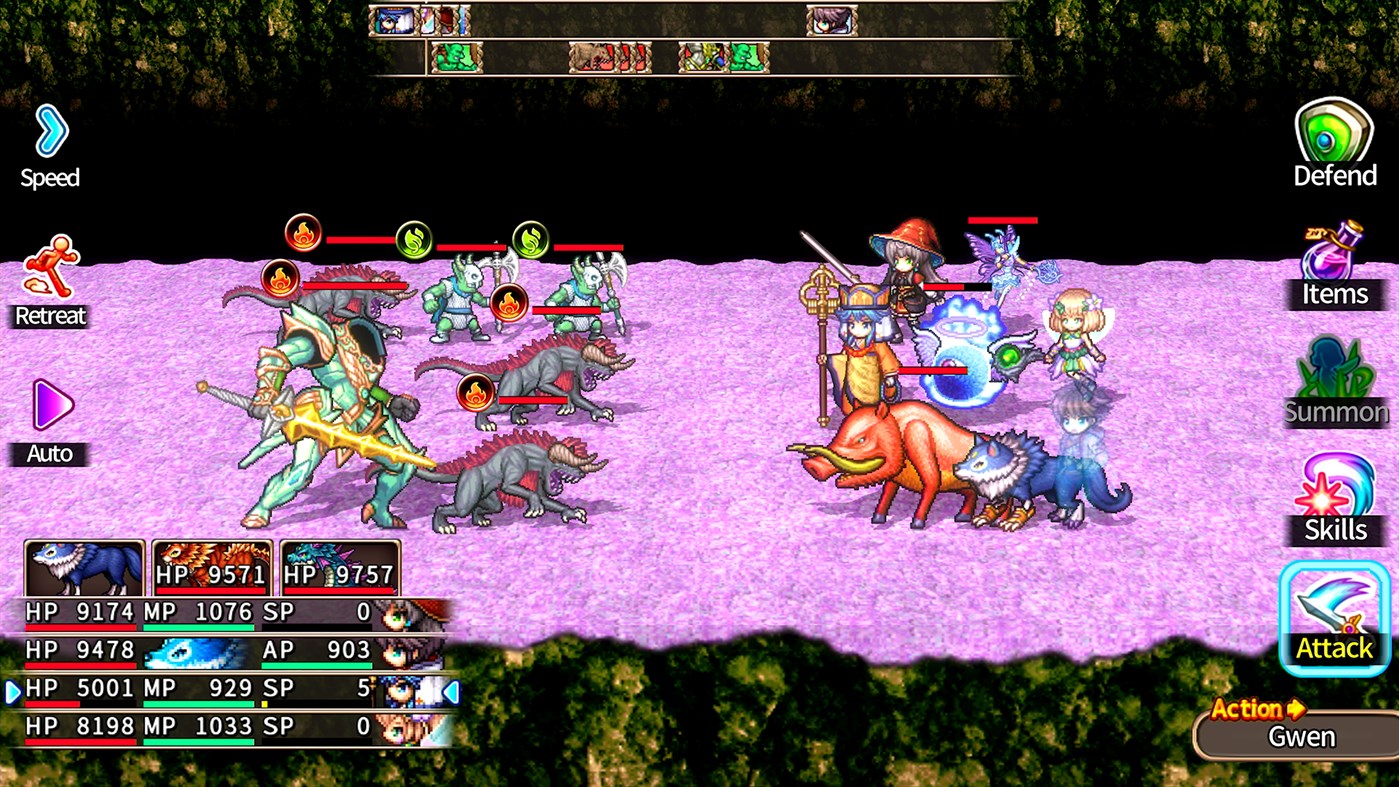
Task: Click Gwen's green MP bar
Action: (200, 702)
